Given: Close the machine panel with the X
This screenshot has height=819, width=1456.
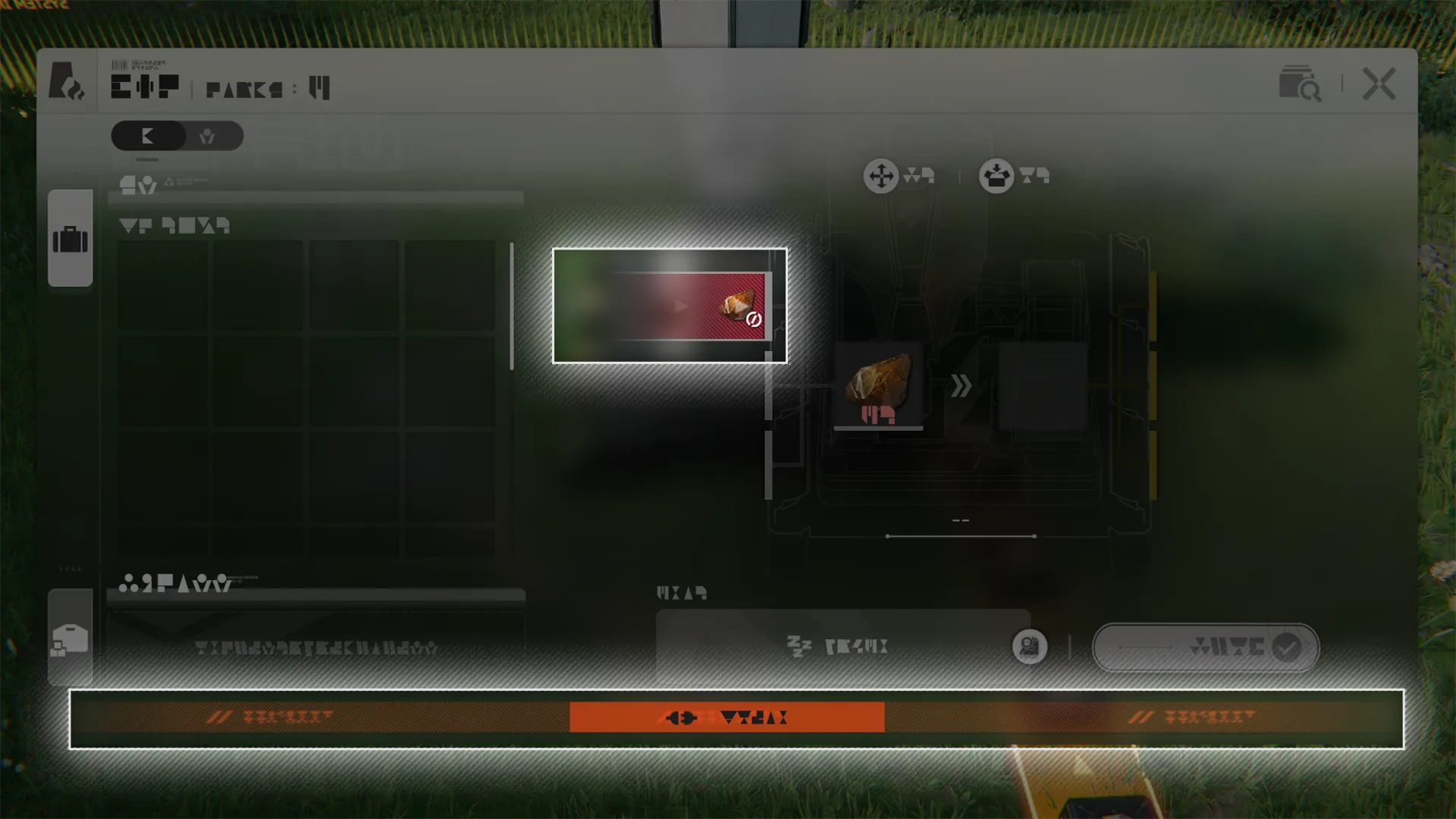Looking at the screenshot, I should [1378, 83].
